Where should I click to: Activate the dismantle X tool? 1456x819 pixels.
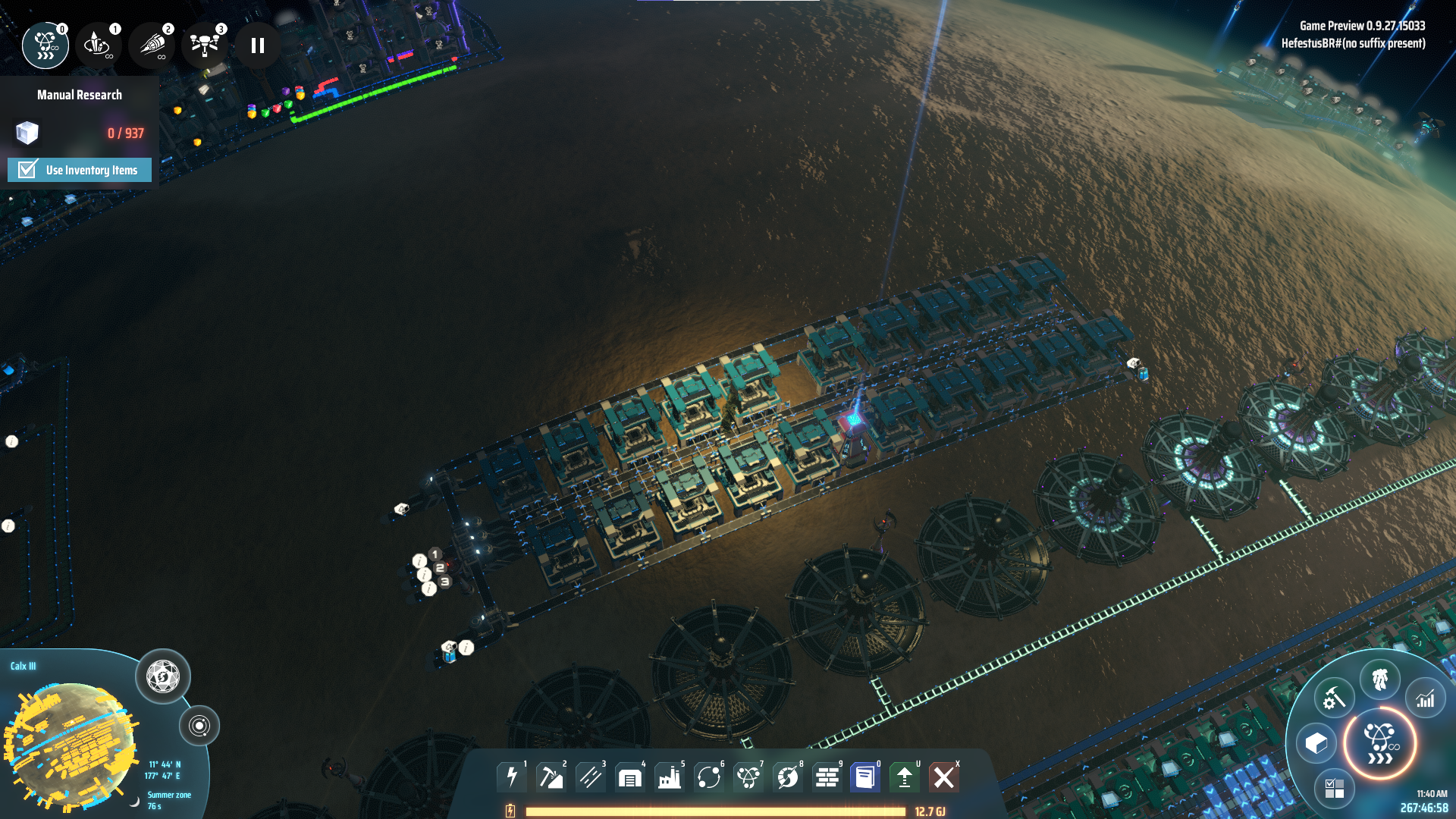click(x=944, y=777)
